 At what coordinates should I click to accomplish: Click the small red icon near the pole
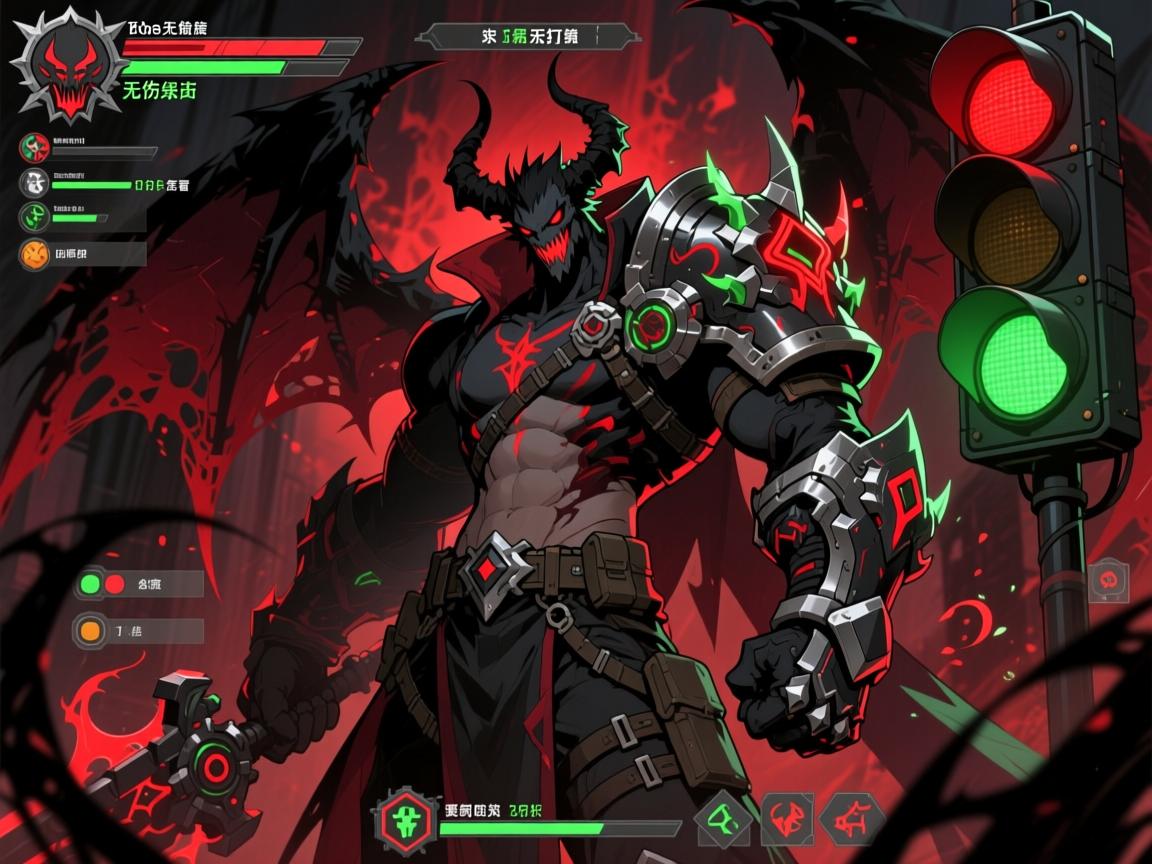tap(1108, 579)
